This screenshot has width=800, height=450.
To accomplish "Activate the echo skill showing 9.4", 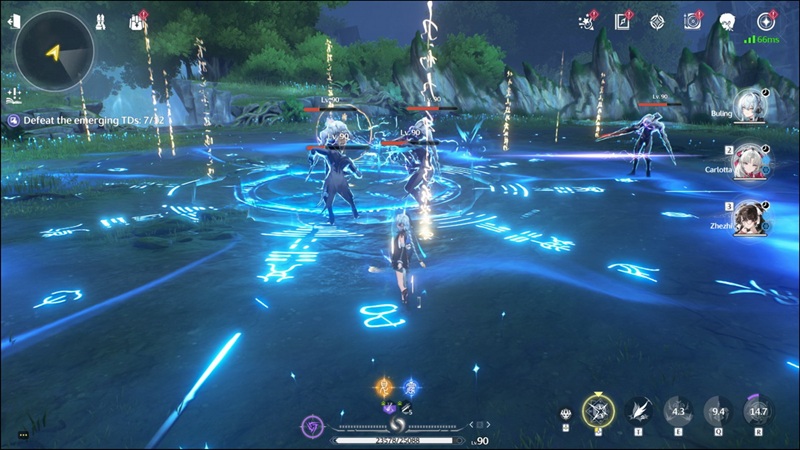I will point(718,410).
